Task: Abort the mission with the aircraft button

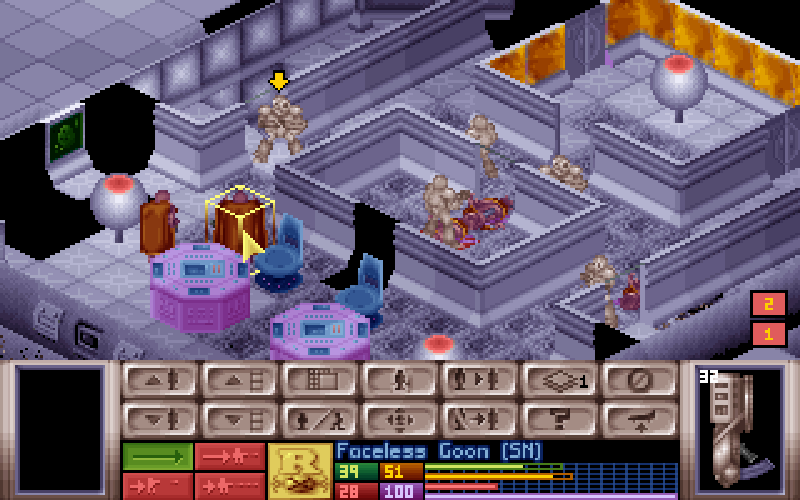Action: (x=640, y=418)
